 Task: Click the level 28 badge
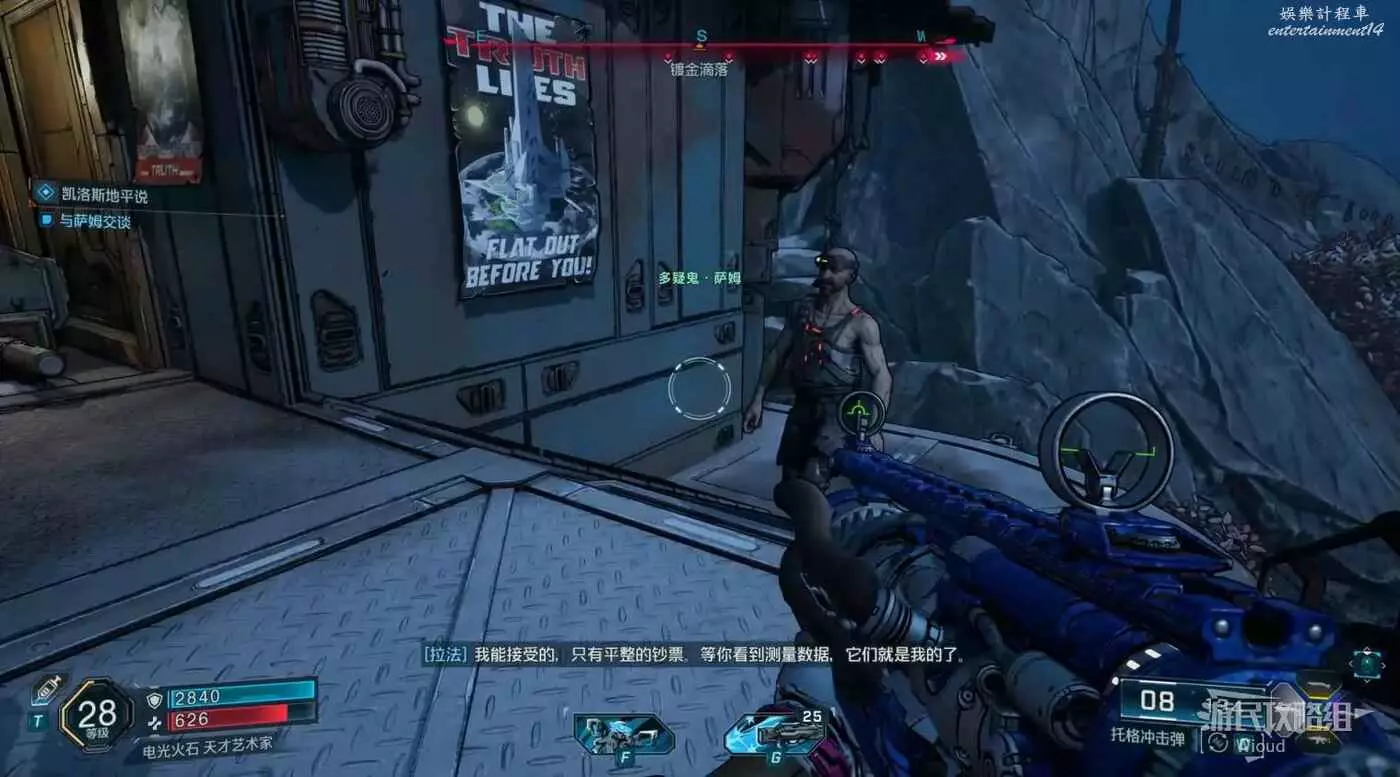tap(96, 714)
